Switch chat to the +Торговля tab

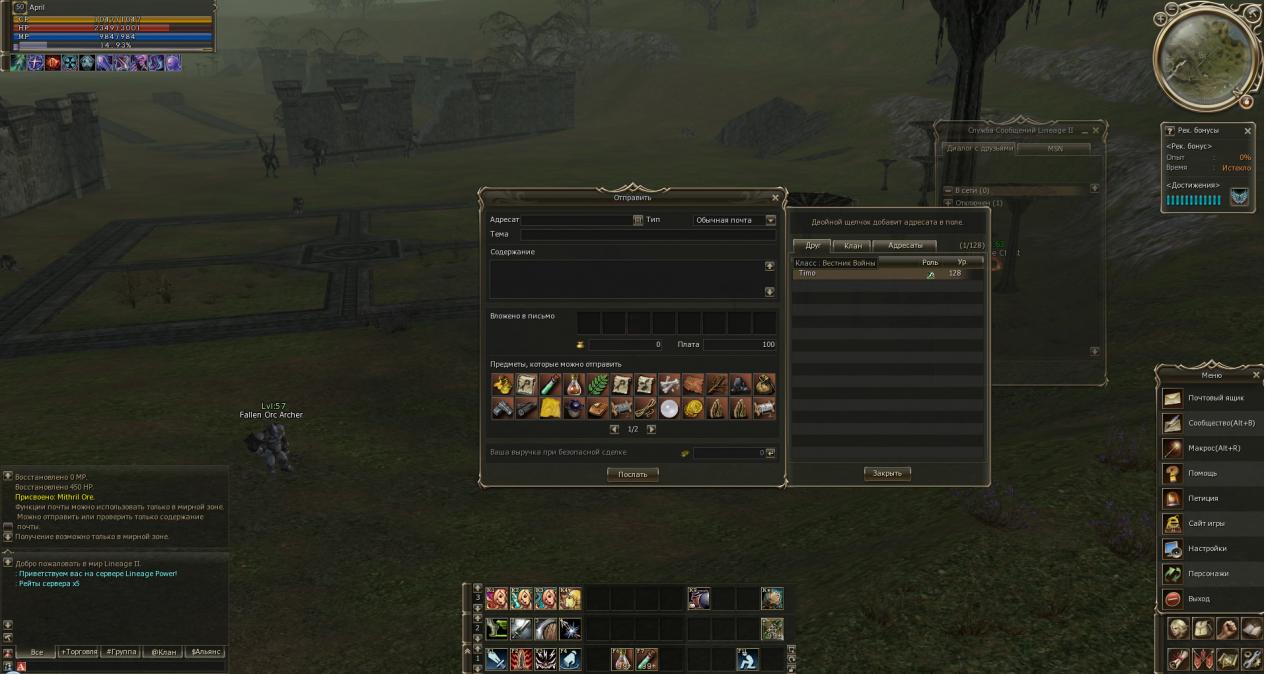79,652
